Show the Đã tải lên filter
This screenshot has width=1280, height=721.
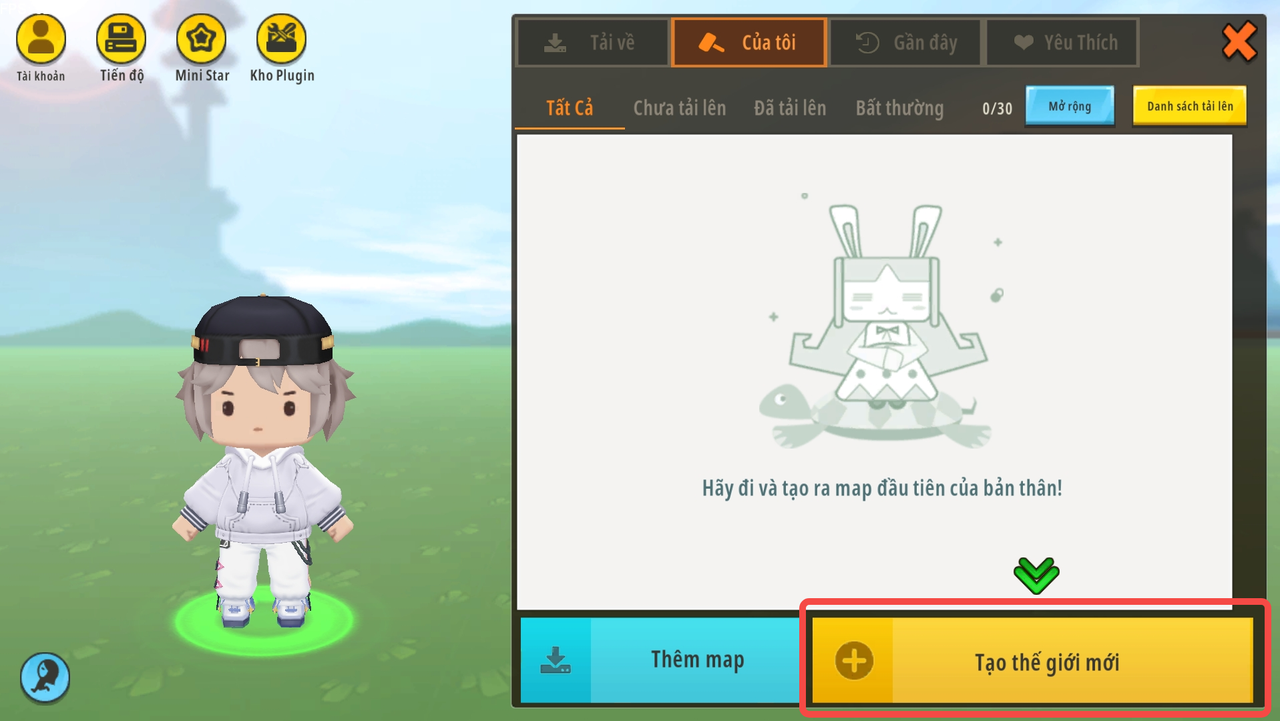[x=790, y=108]
